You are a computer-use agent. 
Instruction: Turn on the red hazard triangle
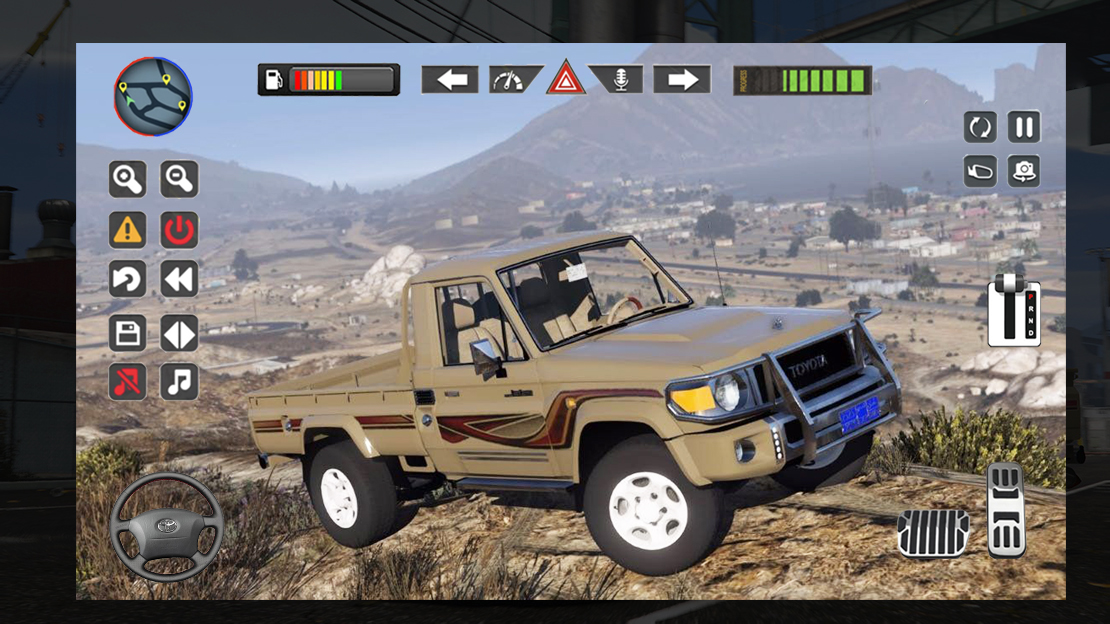pos(566,79)
